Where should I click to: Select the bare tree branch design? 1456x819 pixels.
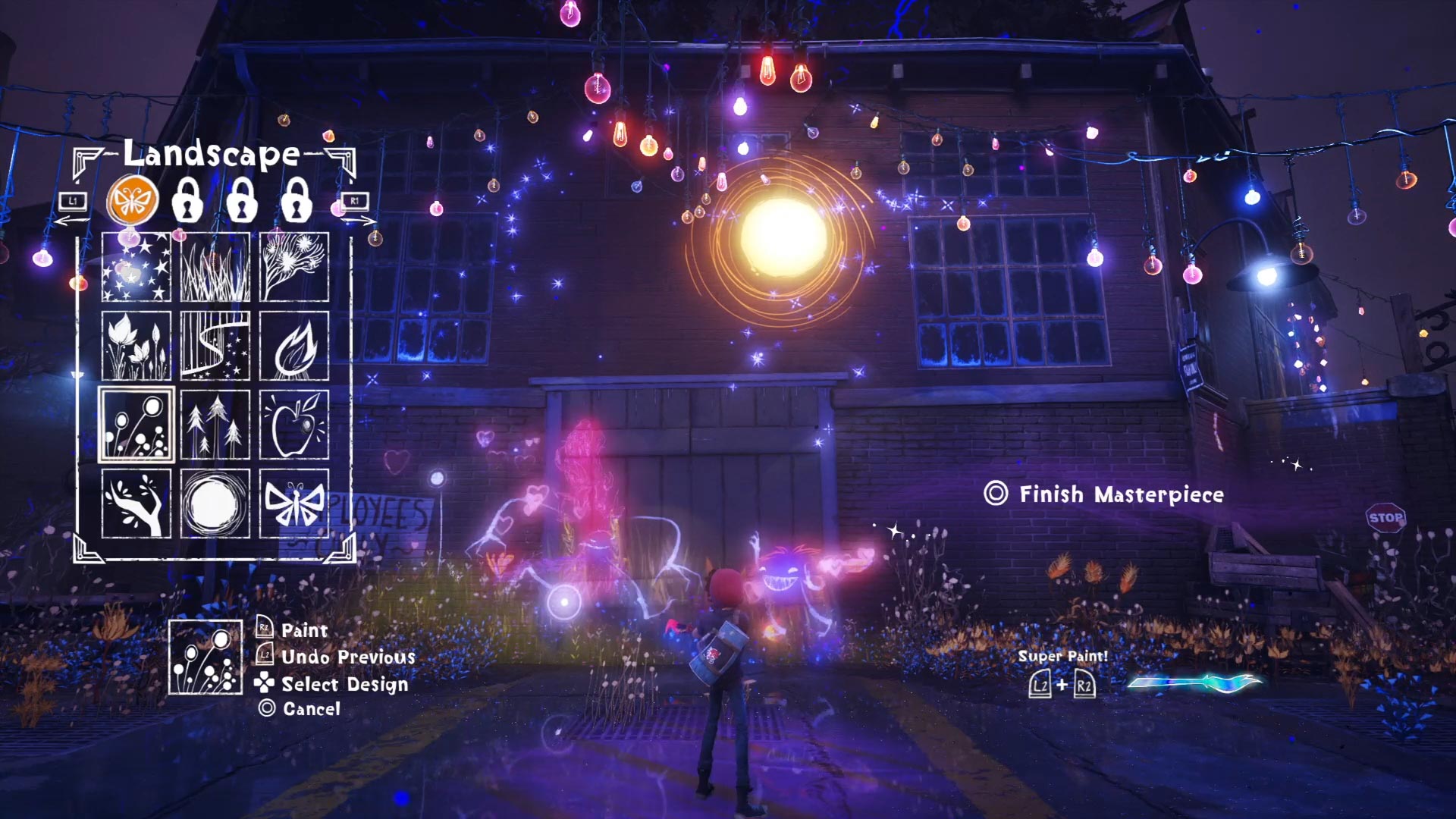coord(136,504)
